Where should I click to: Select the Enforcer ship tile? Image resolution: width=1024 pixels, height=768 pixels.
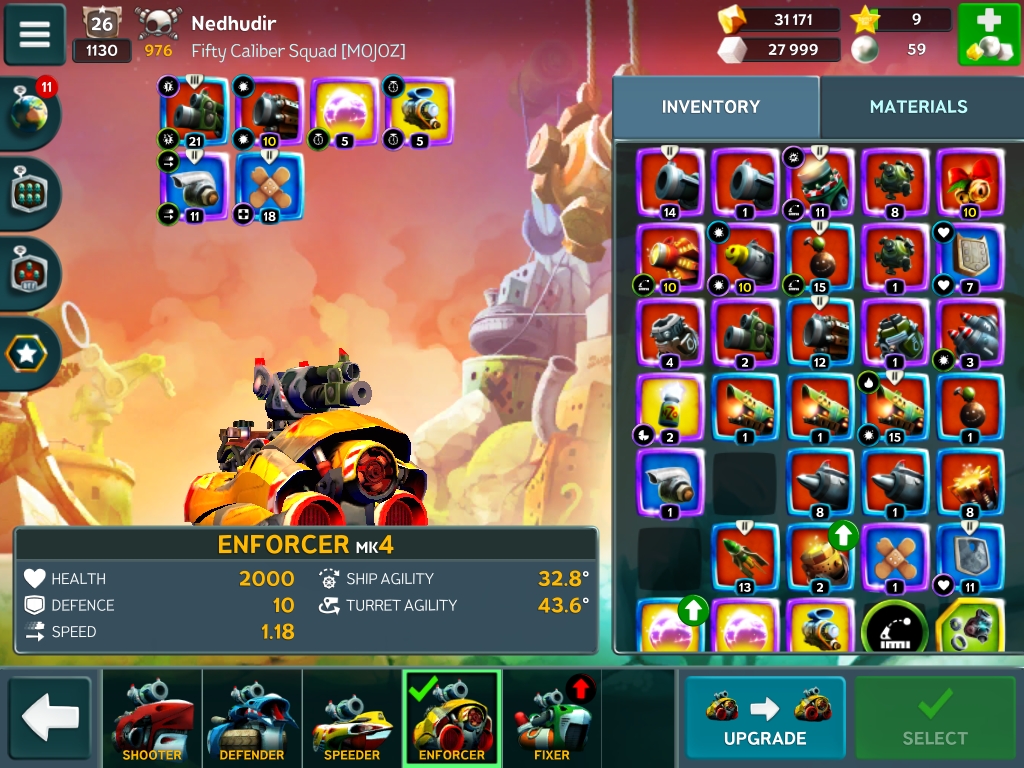click(x=452, y=719)
